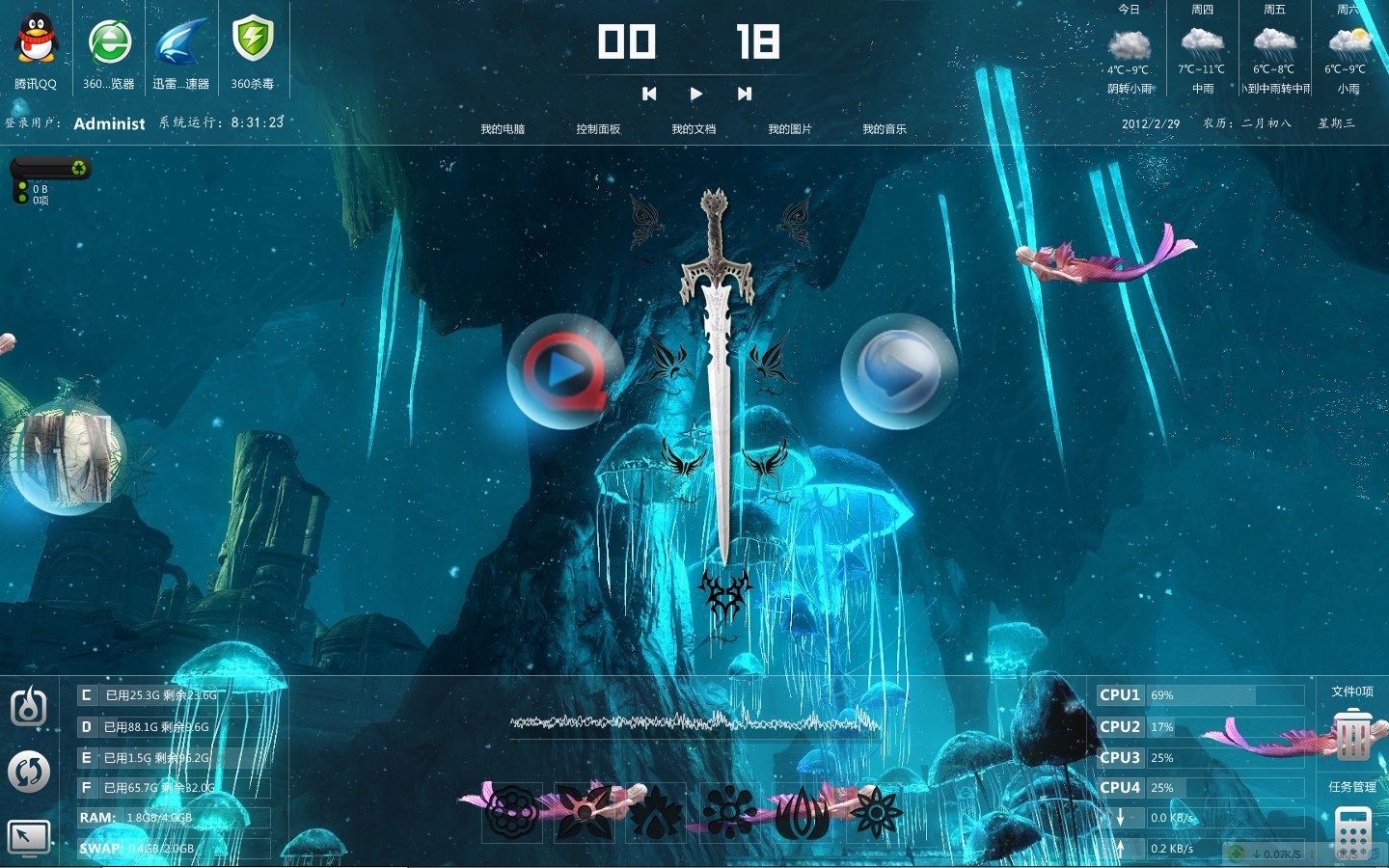This screenshot has height=868, width=1389.
Task: Open 我的图片 (My Pictures)
Action: click(790, 129)
